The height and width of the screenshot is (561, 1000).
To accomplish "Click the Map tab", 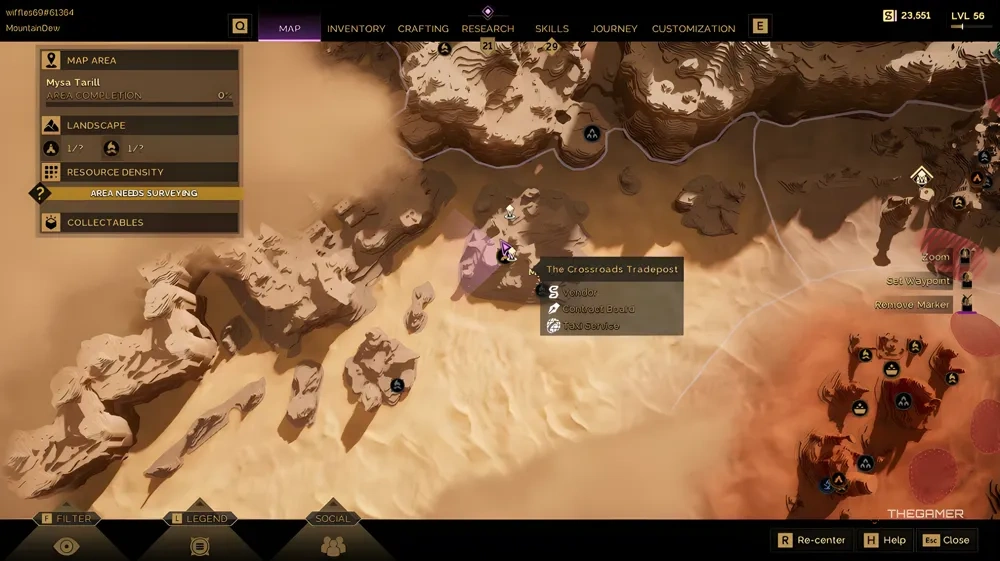I will click(x=289, y=29).
